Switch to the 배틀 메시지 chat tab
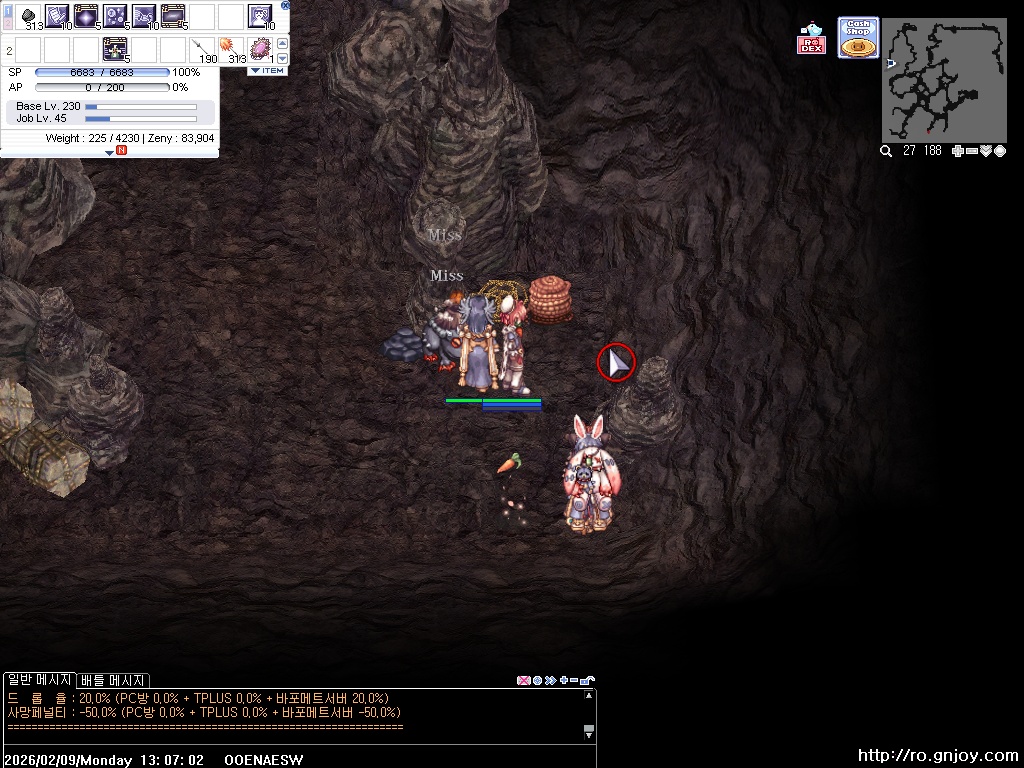Image resolution: width=1024 pixels, height=768 pixels. tap(114, 680)
